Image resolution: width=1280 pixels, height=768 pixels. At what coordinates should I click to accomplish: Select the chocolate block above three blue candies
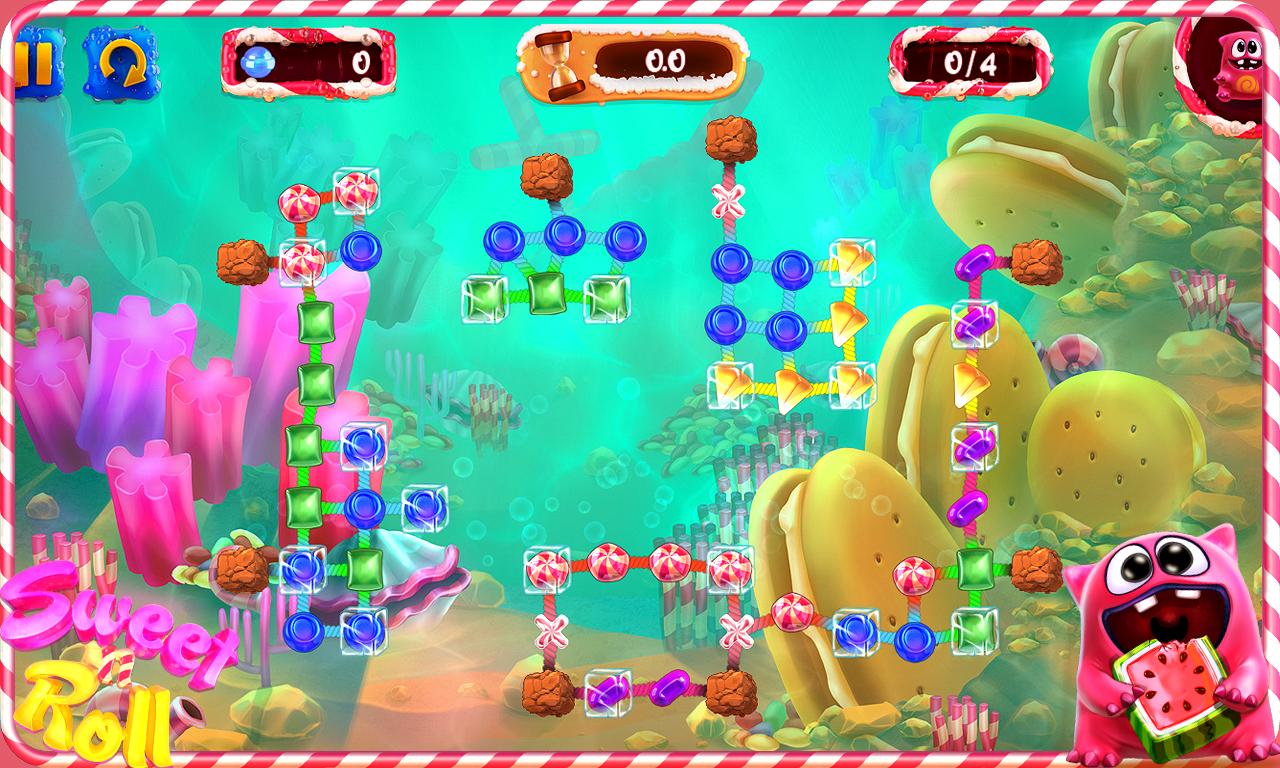coord(546,175)
